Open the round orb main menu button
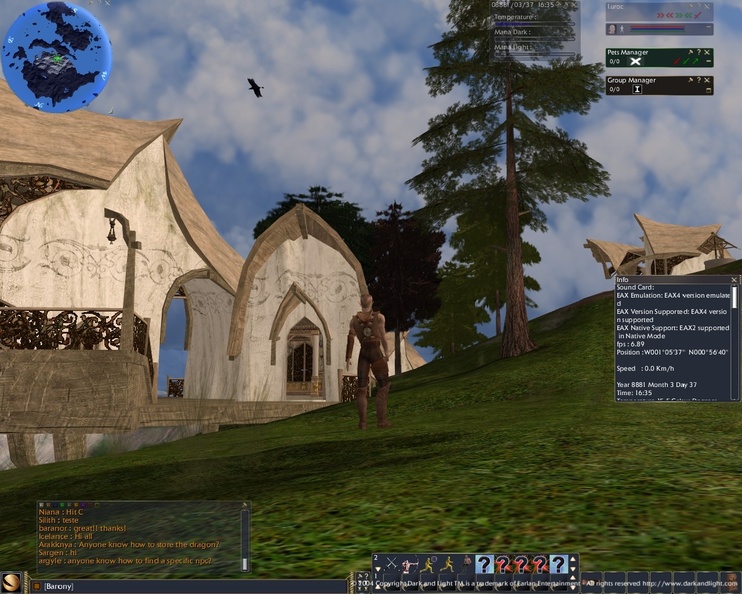This screenshot has width=742, height=594. point(11,582)
